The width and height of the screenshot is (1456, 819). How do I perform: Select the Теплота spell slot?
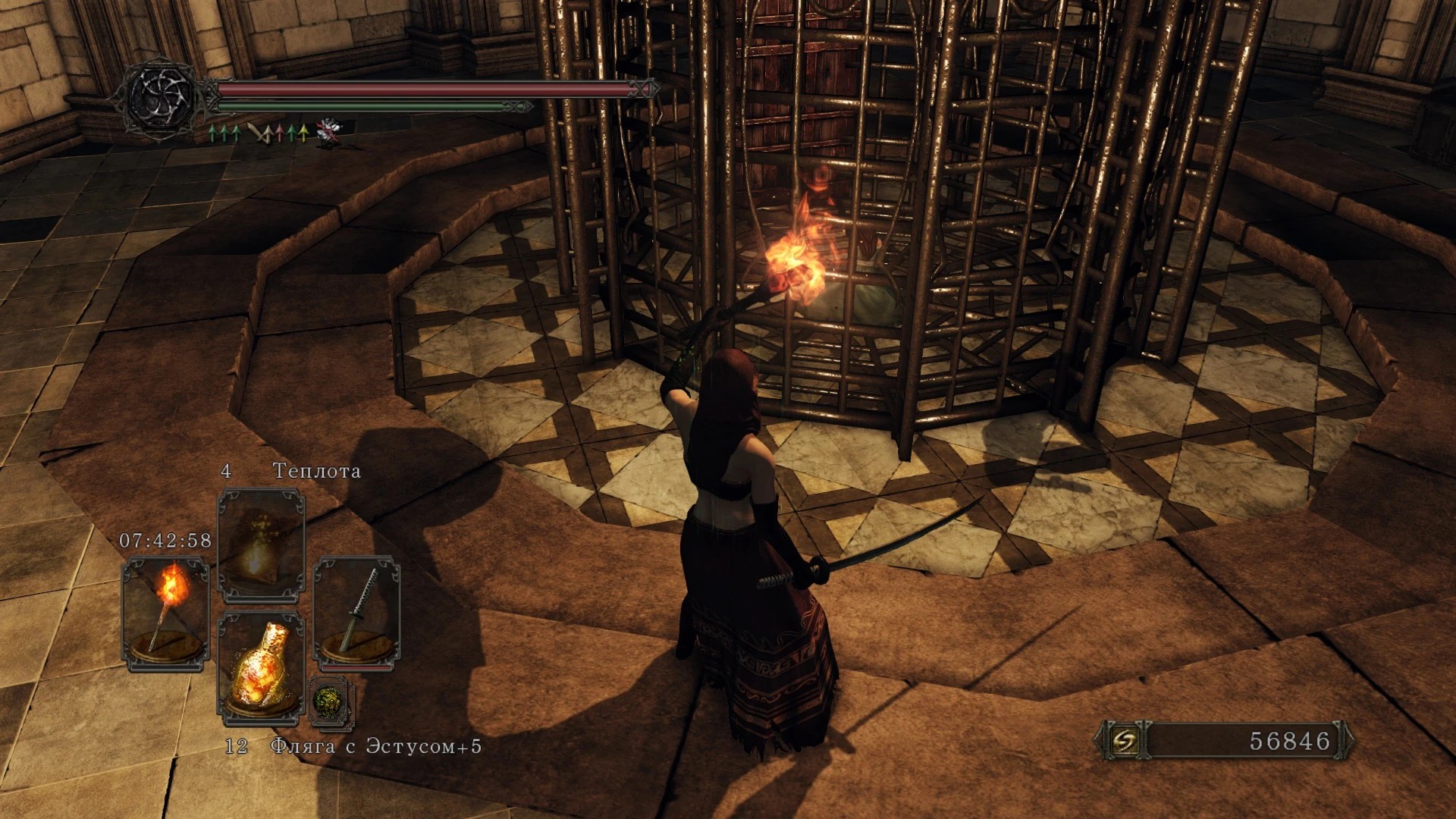261,546
